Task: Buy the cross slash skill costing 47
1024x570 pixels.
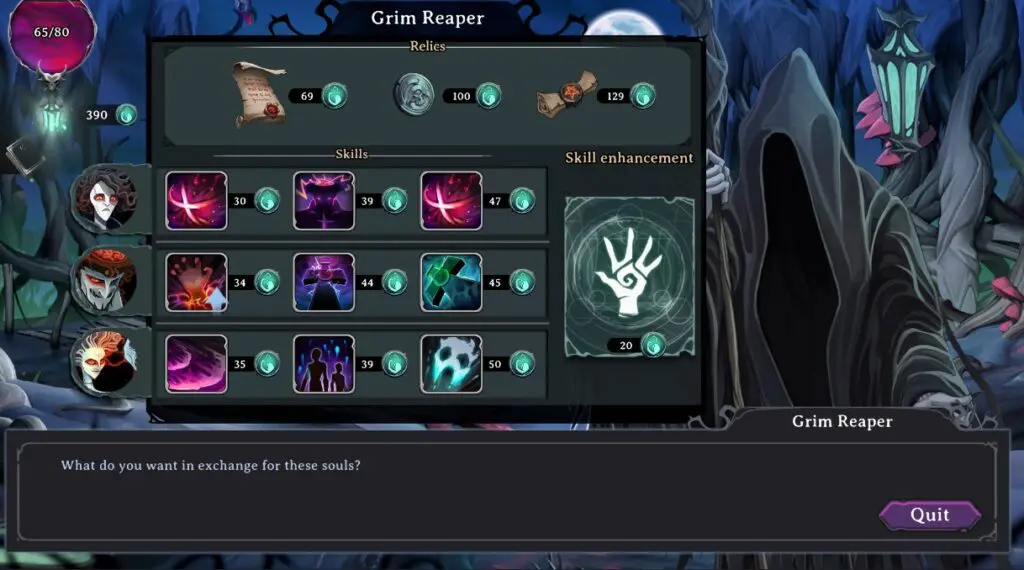Action: 451,200
